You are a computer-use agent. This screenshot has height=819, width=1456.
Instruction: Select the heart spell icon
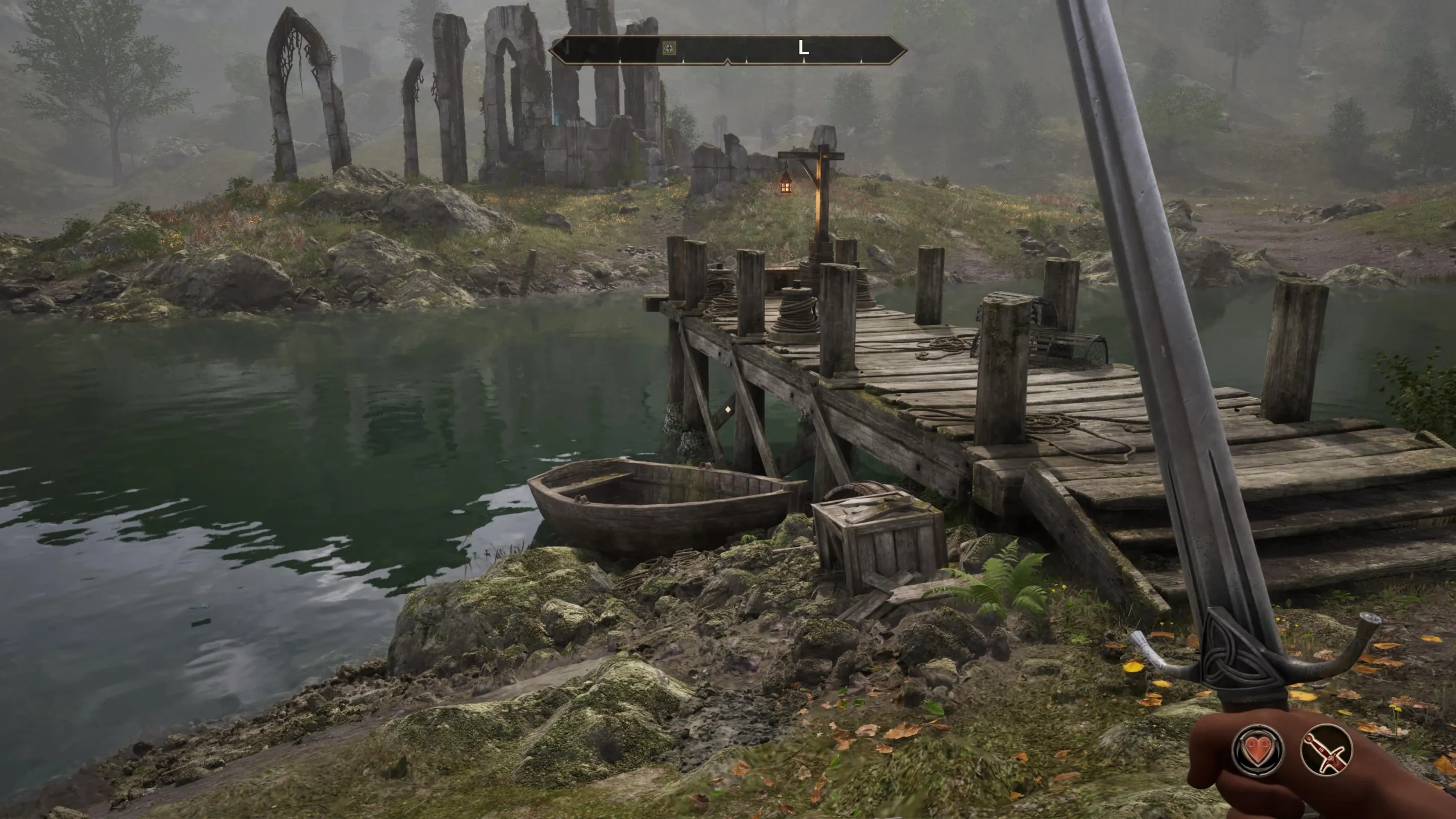click(x=1258, y=748)
